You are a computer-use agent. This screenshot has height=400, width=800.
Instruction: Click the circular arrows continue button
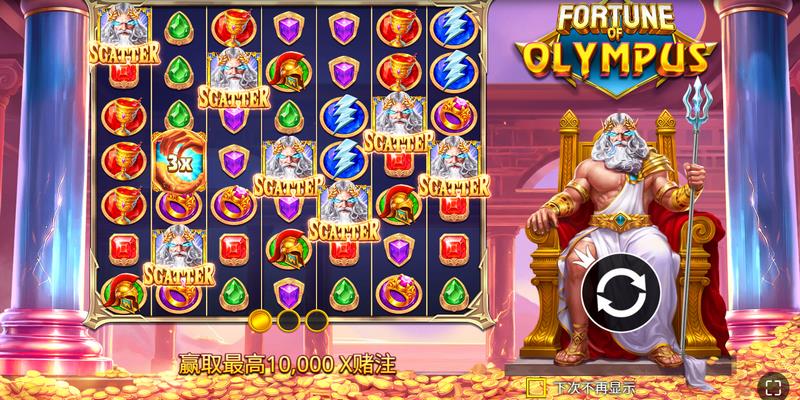(x=620, y=293)
